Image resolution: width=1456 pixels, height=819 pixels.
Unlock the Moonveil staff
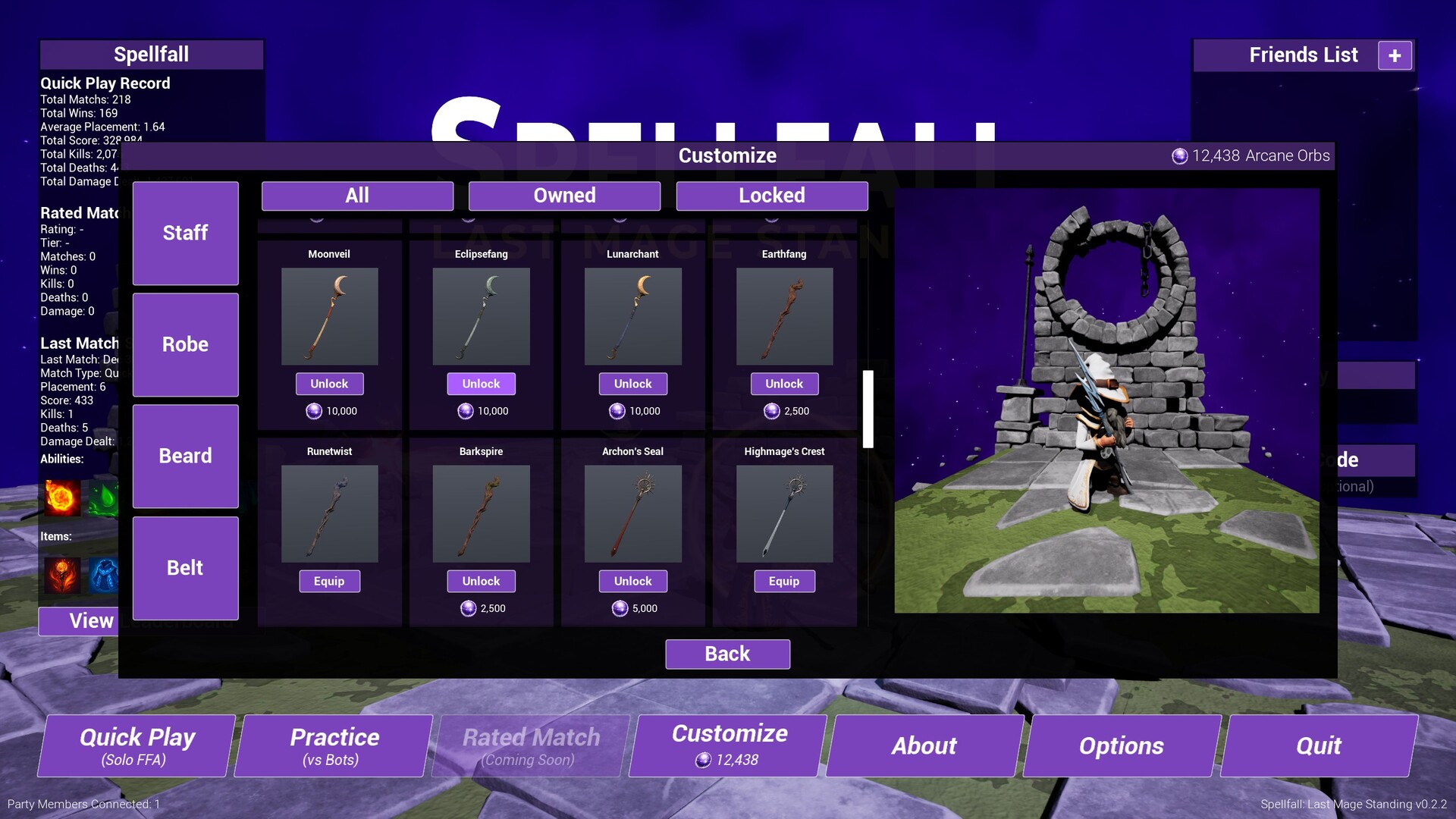pos(329,384)
